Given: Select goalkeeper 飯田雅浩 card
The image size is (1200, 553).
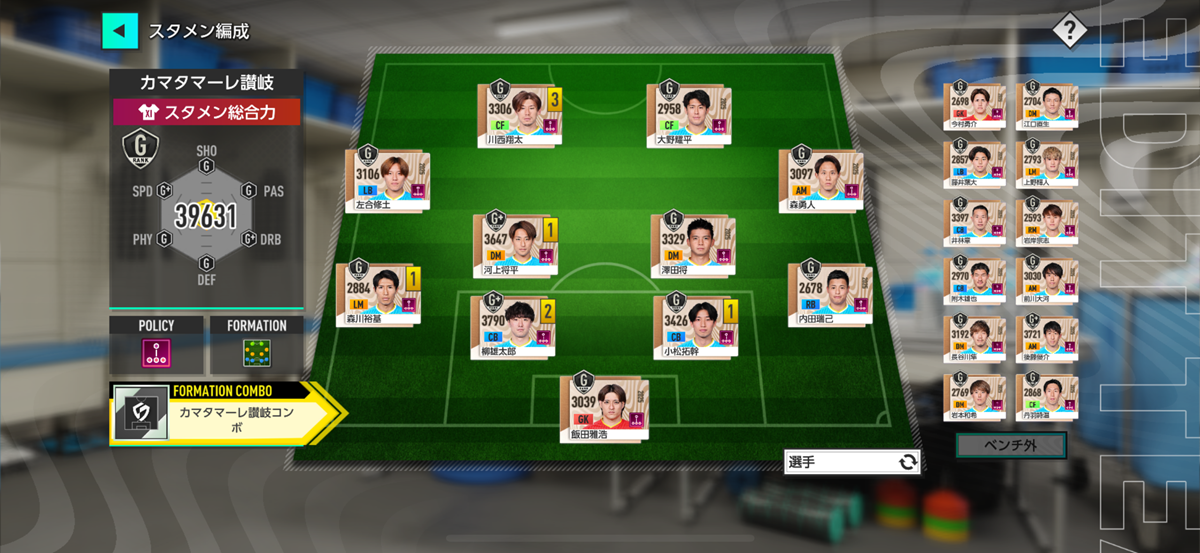Looking at the screenshot, I should click(x=603, y=409).
